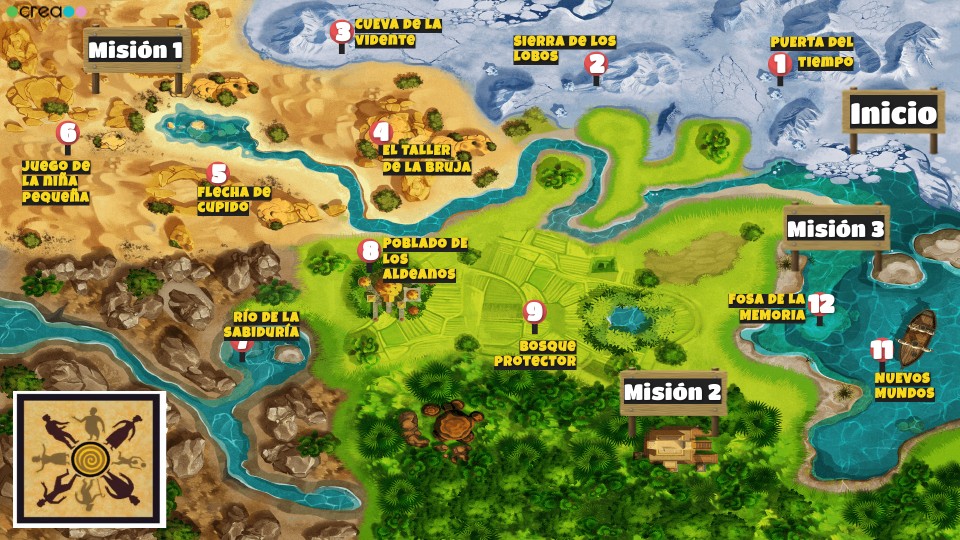Choose marker 4 El Taller de la Bruja
This screenshot has height=540, width=960.
pos(380,132)
